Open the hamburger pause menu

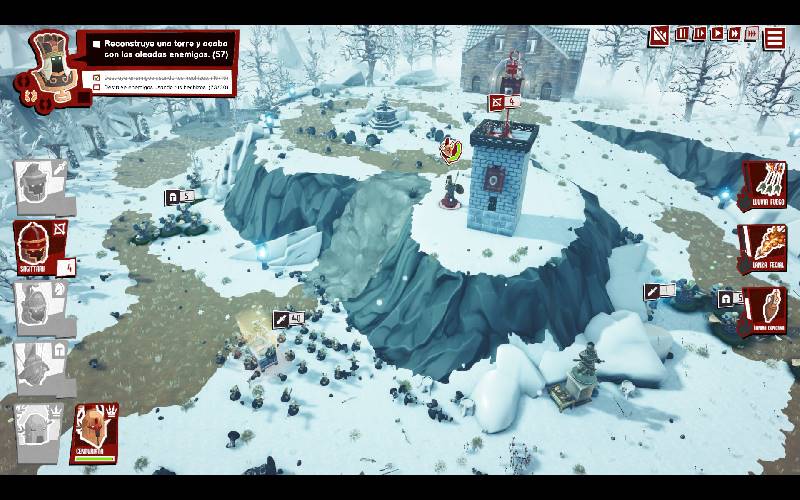(x=775, y=38)
